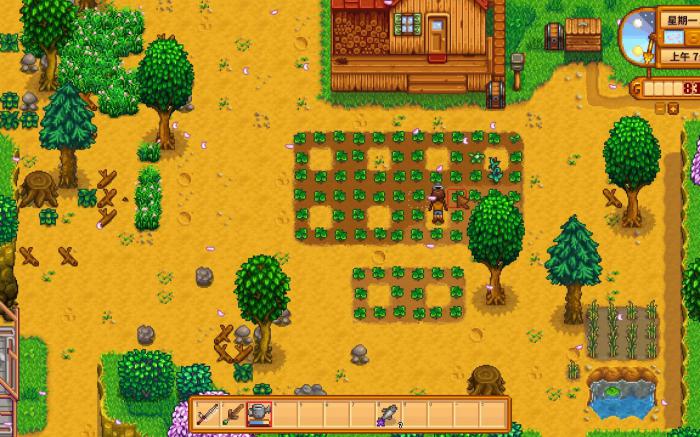Select the steel sword in the first hotbar slot
This screenshot has width=700, height=437.
(x=208, y=412)
